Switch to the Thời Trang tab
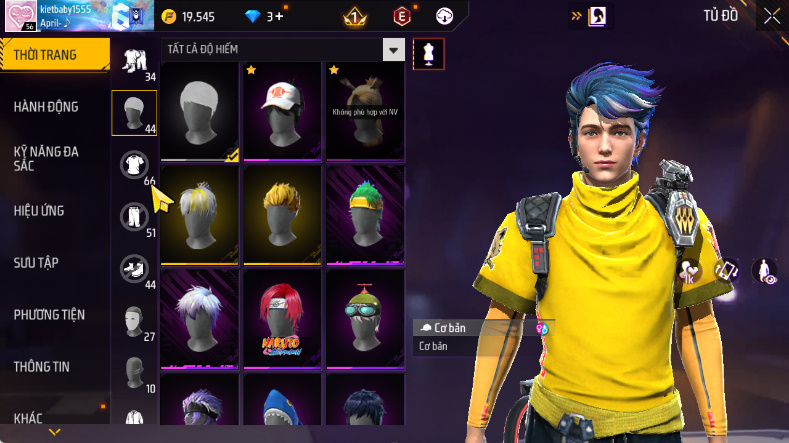 pos(52,55)
